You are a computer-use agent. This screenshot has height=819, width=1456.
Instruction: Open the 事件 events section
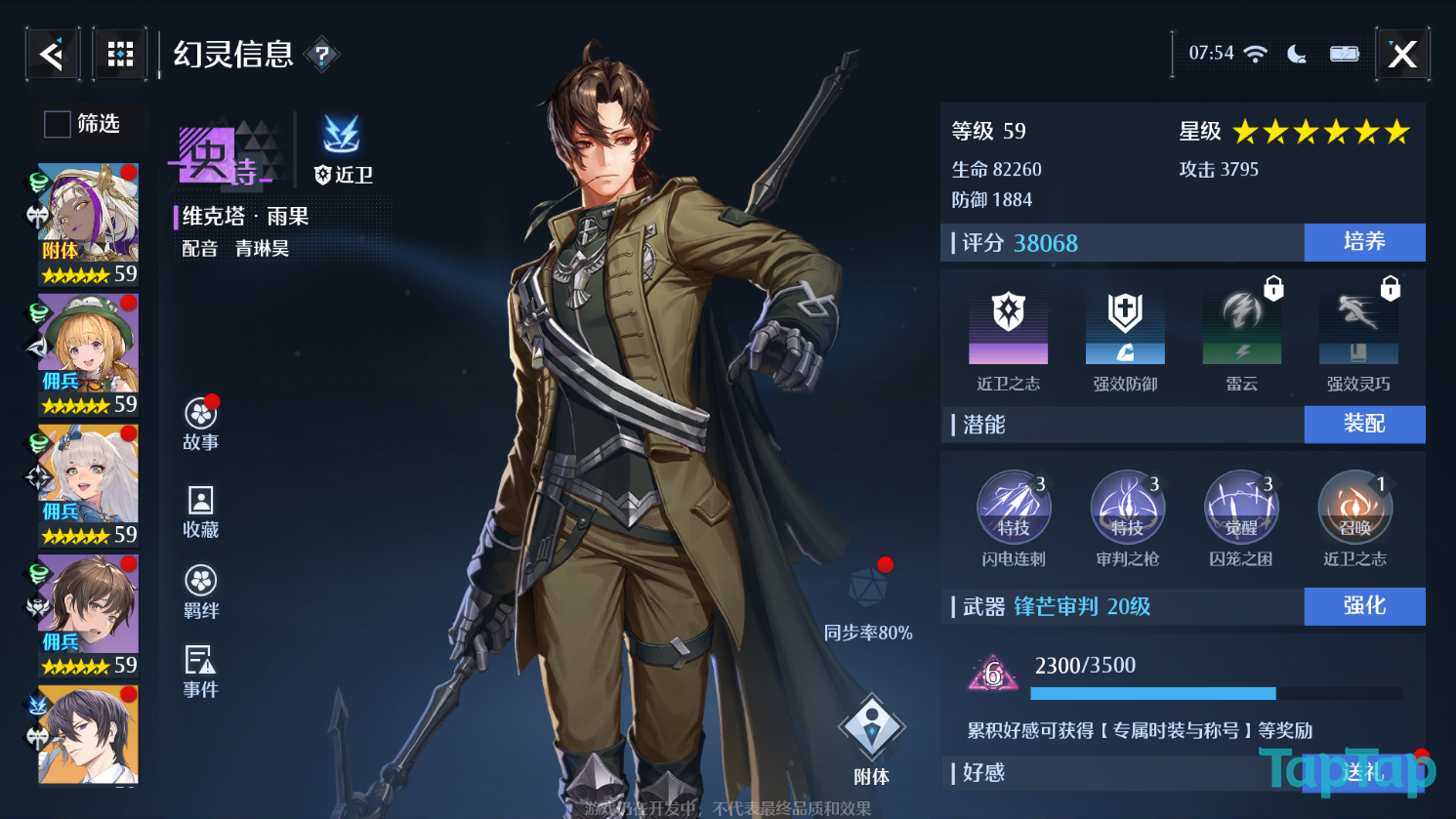tap(201, 672)
